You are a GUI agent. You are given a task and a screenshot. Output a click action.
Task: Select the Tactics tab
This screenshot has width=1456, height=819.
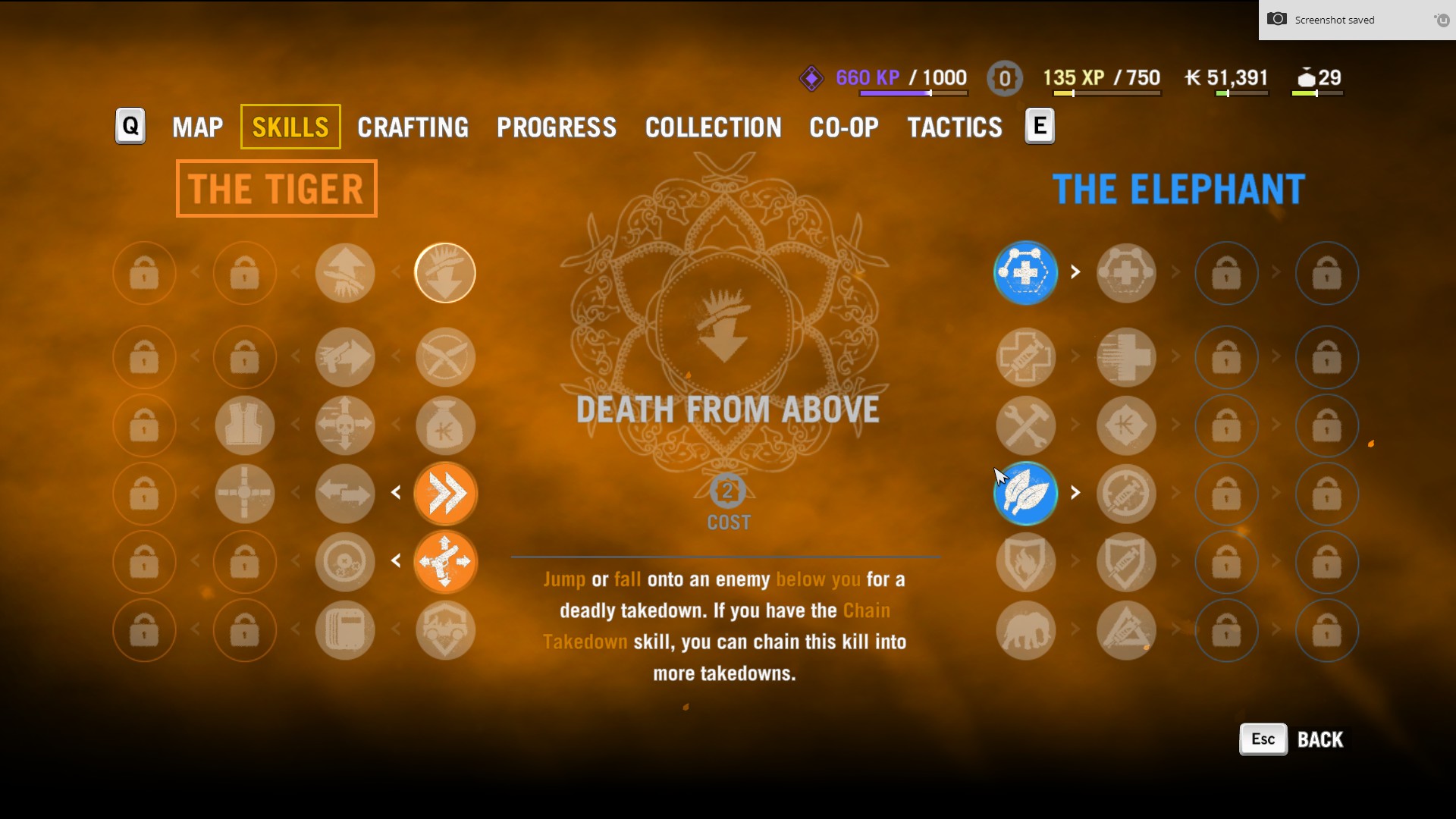[955, 127]
